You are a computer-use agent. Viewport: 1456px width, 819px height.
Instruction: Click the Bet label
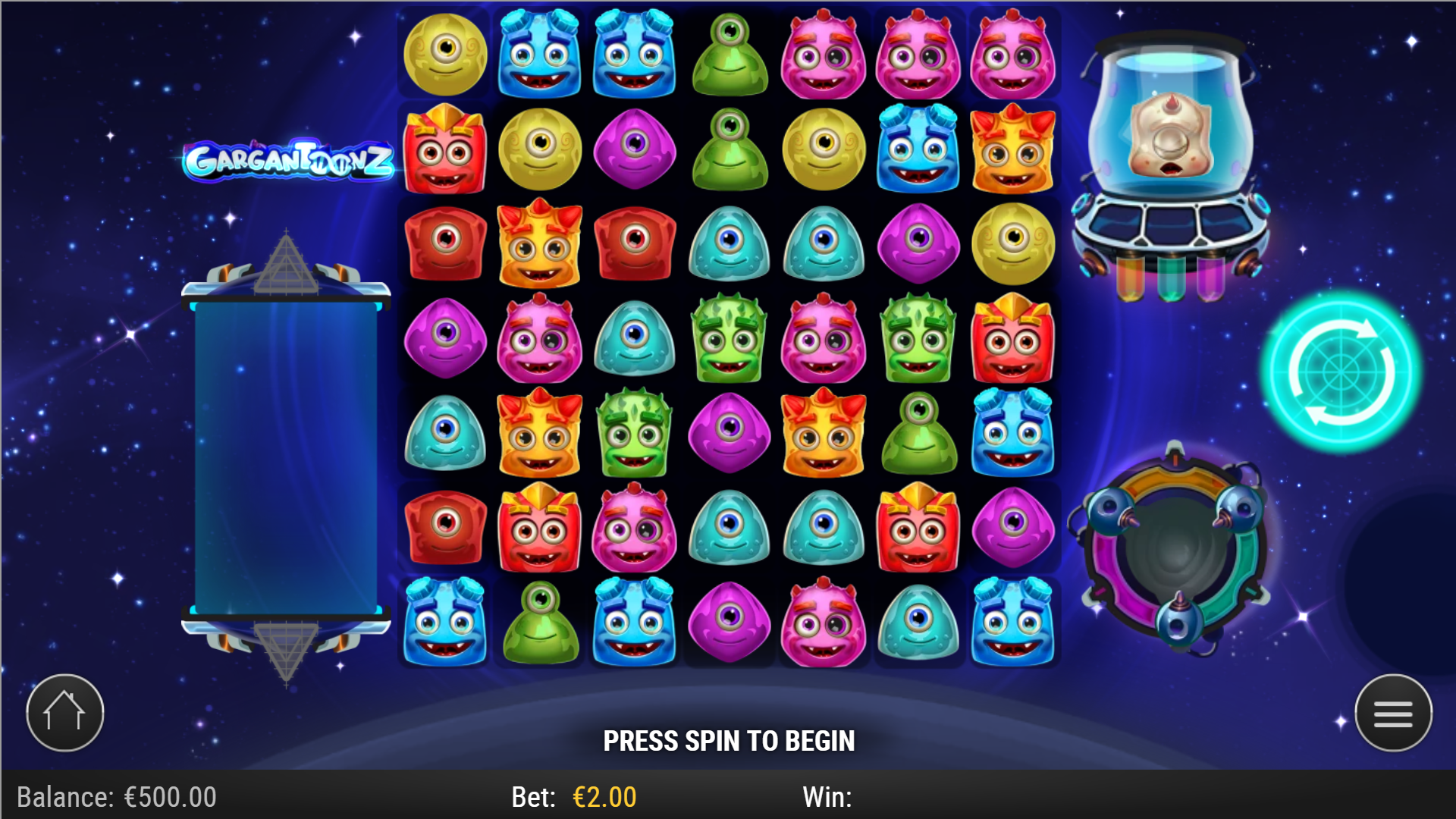(535, 797)
